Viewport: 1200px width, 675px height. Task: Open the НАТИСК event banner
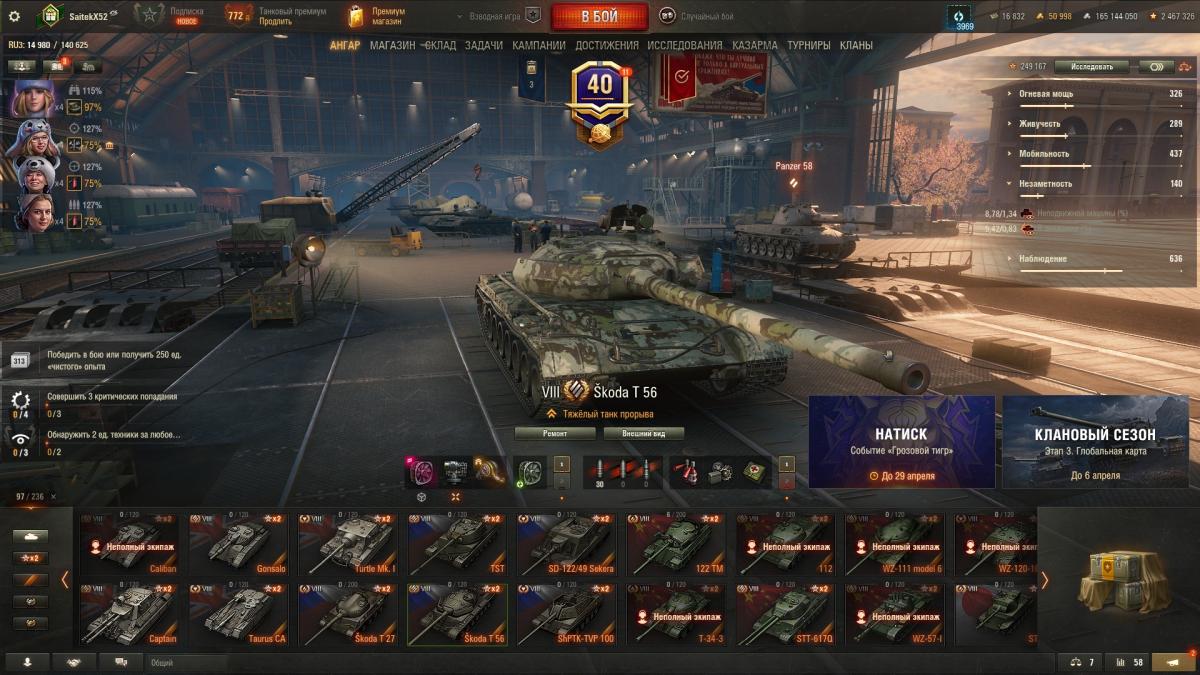click(x=901, y=441)
